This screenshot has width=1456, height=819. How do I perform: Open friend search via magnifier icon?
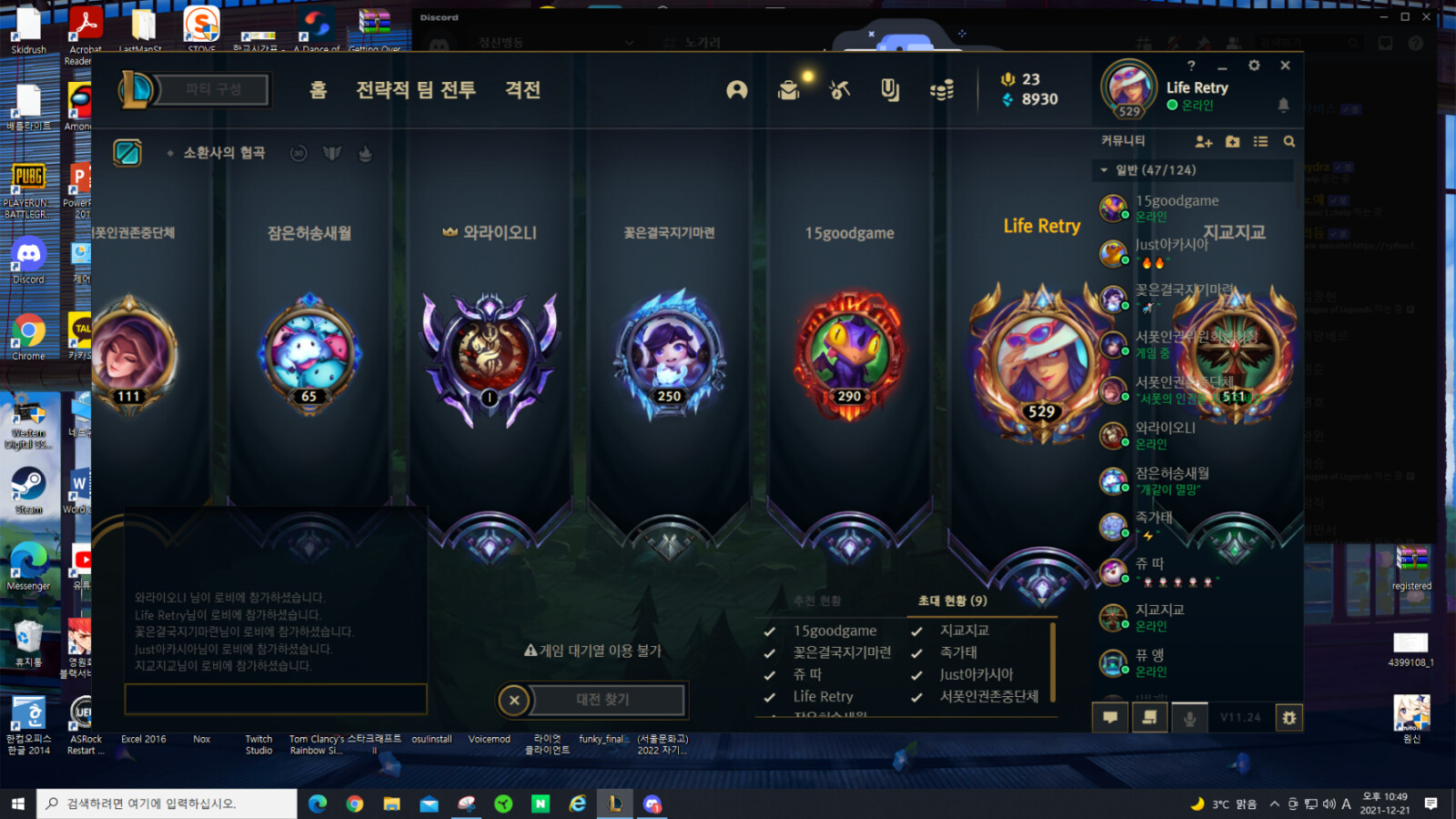pyautogui.click(x=1289, y=142)
